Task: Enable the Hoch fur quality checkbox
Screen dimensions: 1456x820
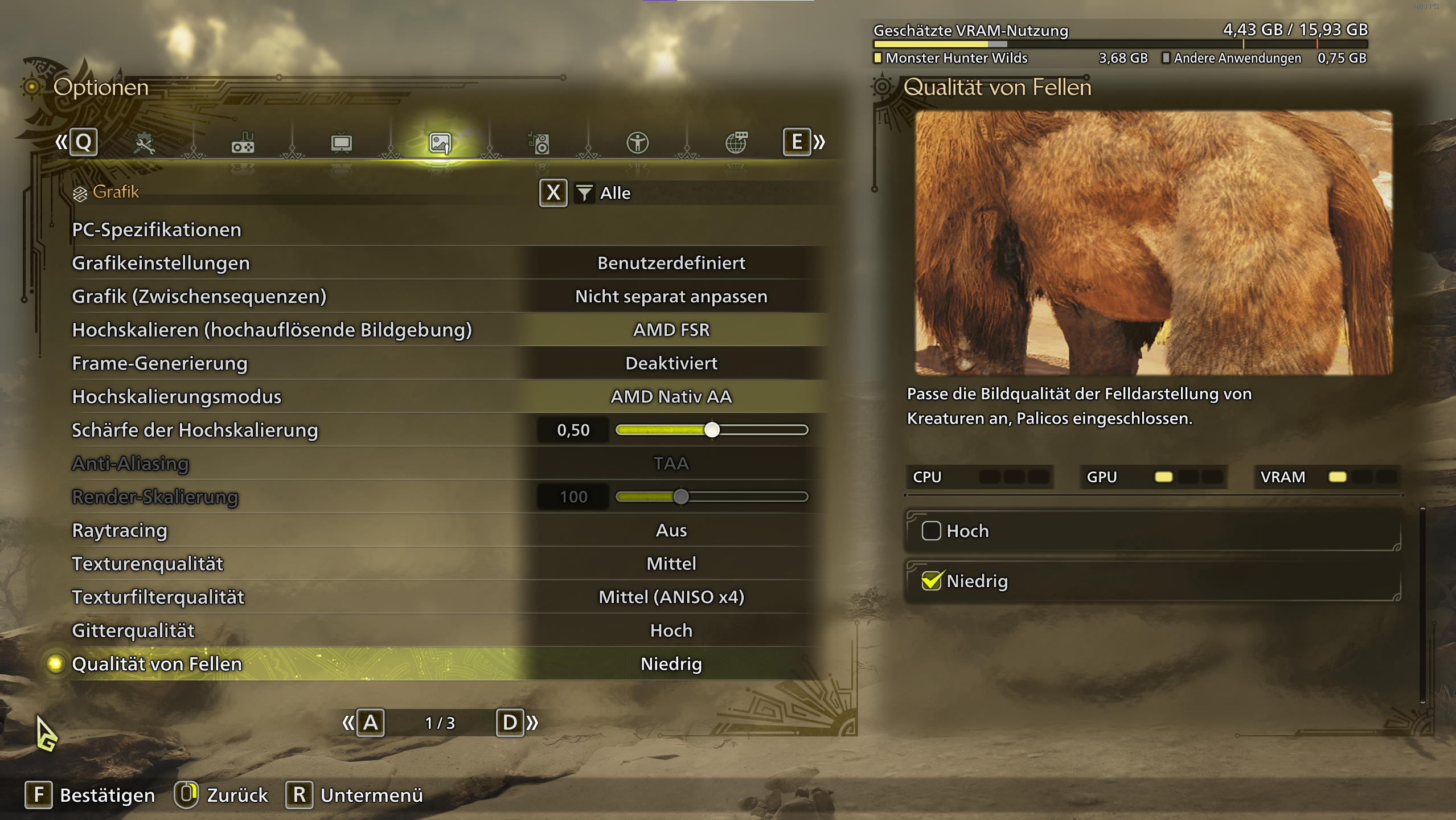Action: click(x=932, y=531)
